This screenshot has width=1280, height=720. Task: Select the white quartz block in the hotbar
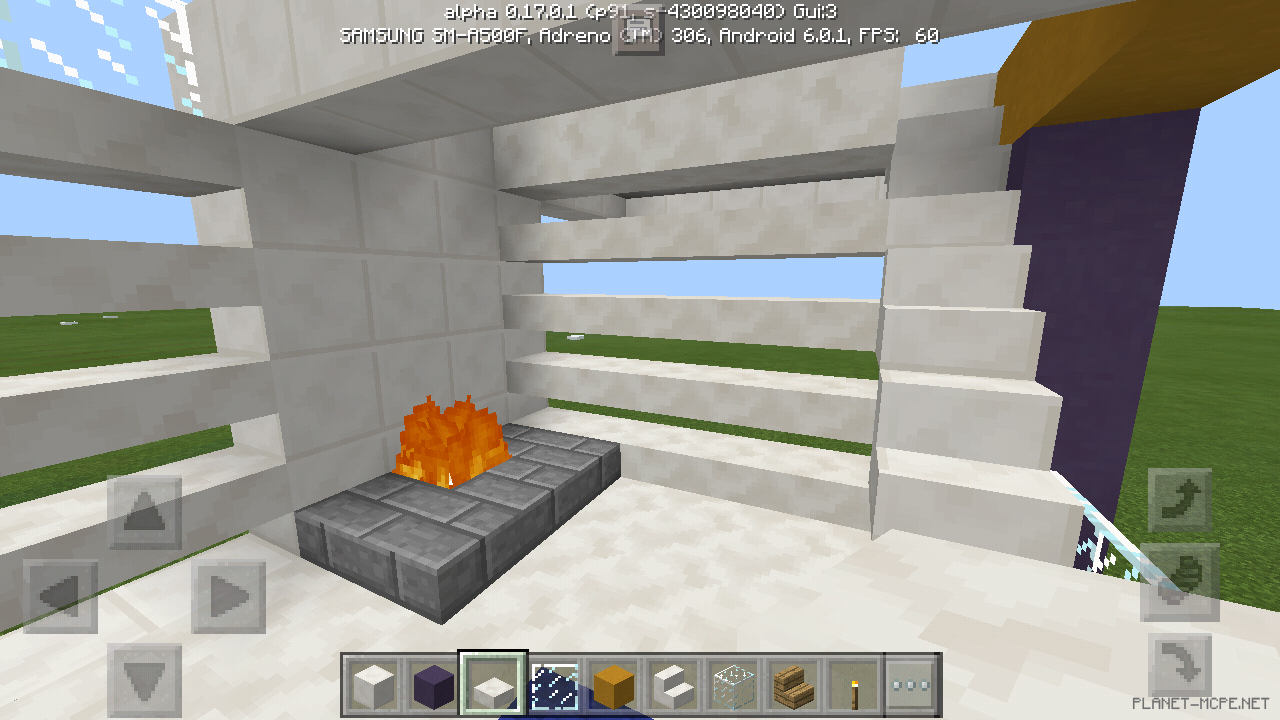click(x=372, y=681)
